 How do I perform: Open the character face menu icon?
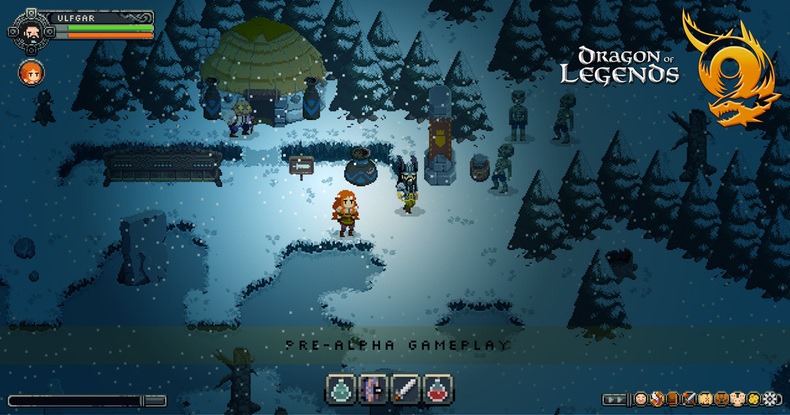point(640,399)
